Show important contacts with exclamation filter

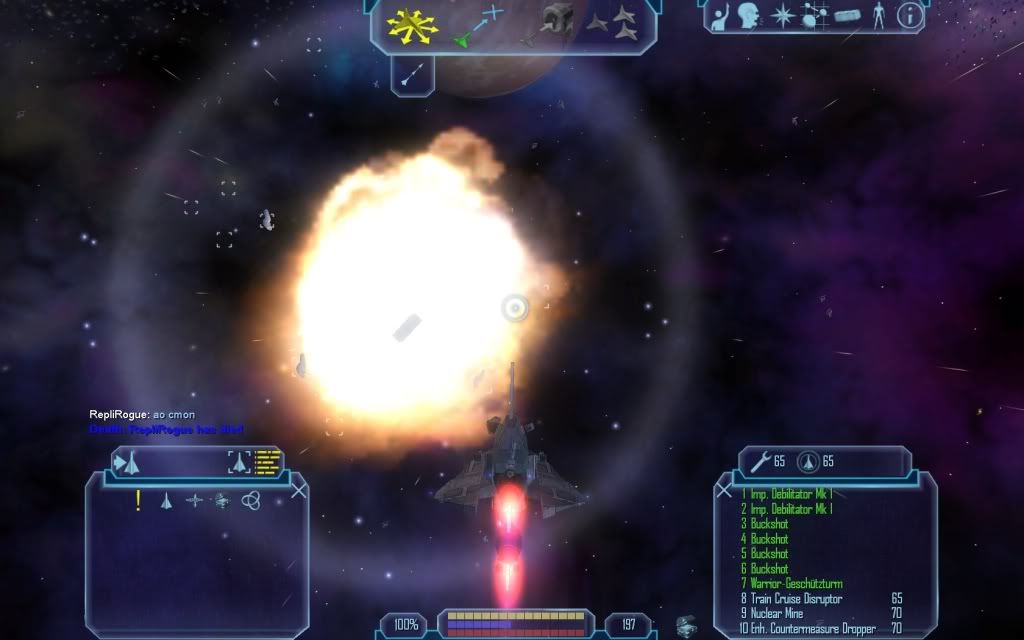(x=138, y=500)
